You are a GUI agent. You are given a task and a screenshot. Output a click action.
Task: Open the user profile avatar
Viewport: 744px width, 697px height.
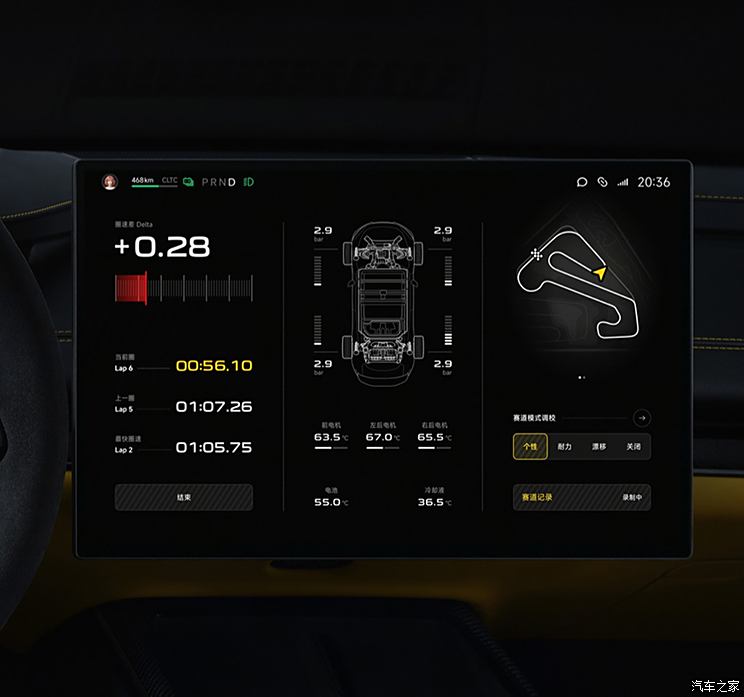110,181
